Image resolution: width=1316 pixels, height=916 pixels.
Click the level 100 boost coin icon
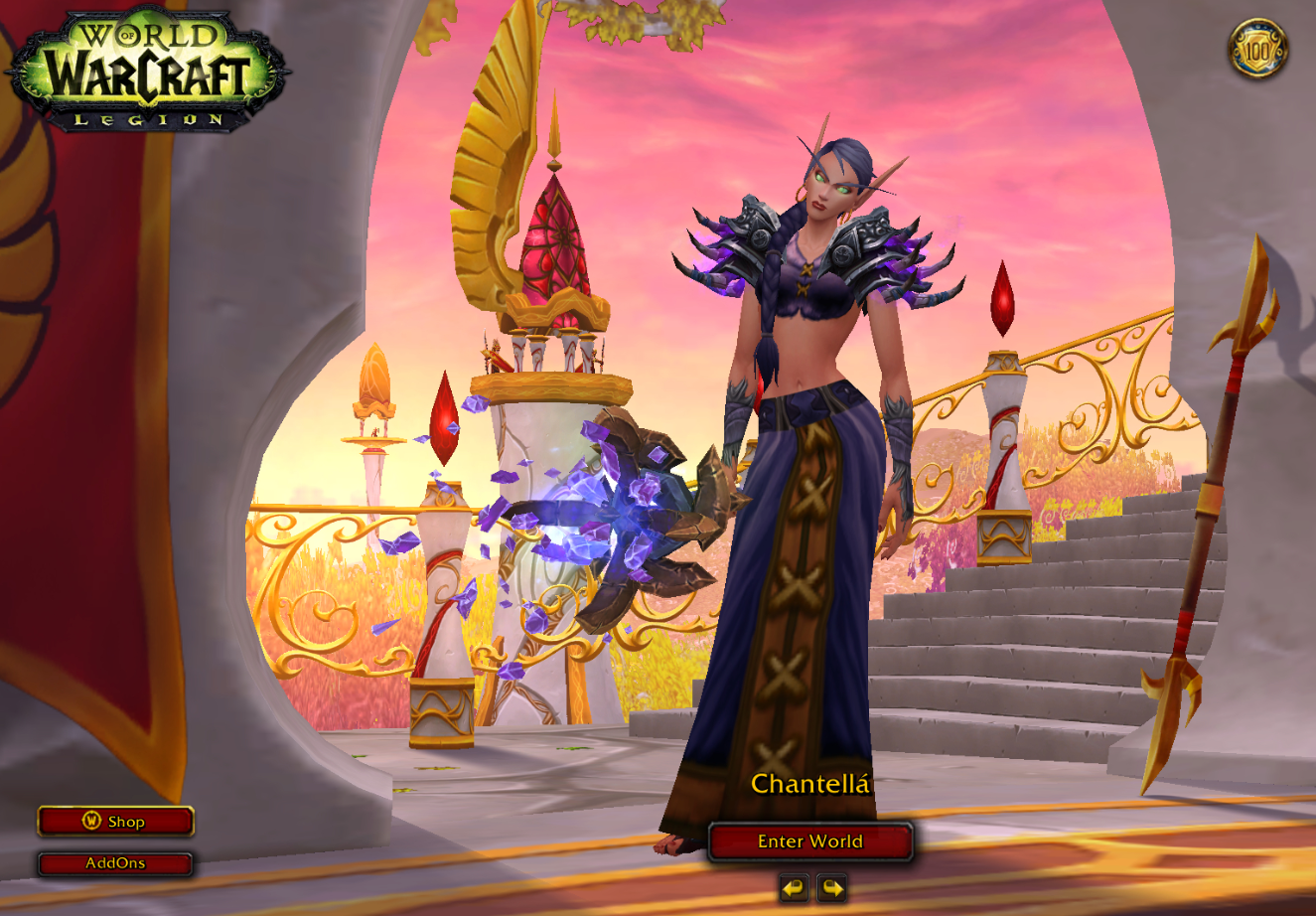(1258, 49)
